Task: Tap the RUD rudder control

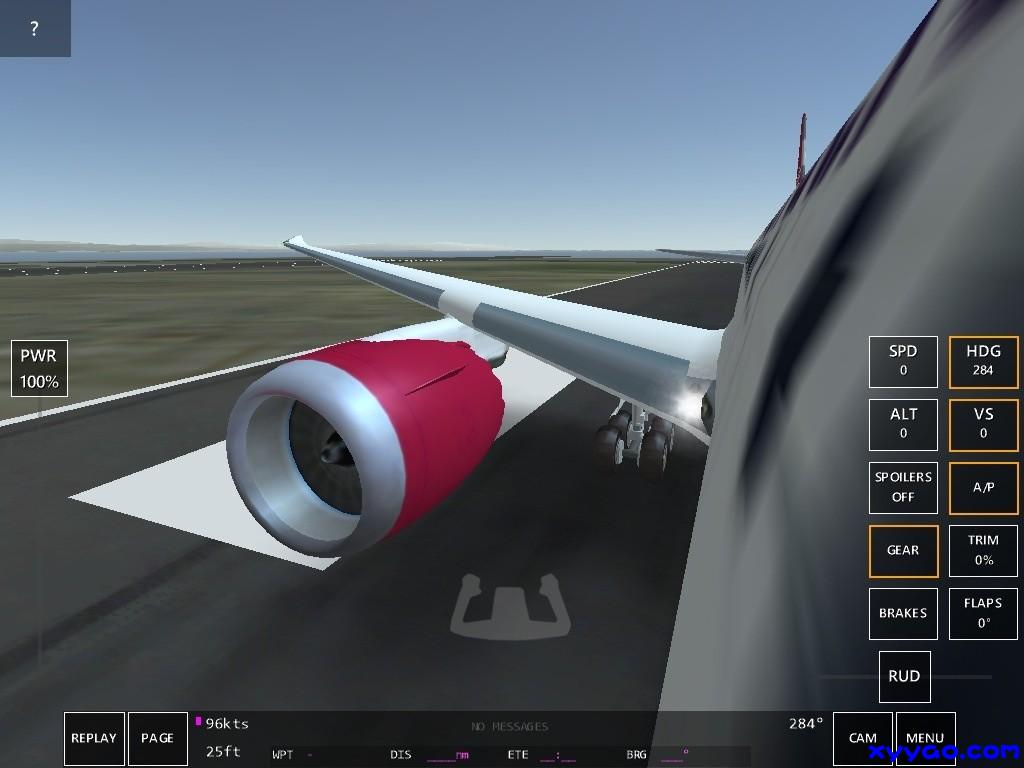Action: point(904,676)
